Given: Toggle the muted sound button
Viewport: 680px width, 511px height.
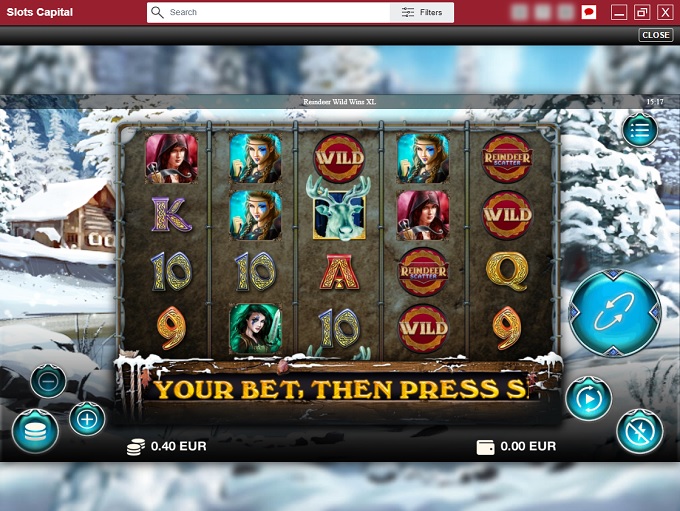Looking at the screenshot, I should pos(639,432).
